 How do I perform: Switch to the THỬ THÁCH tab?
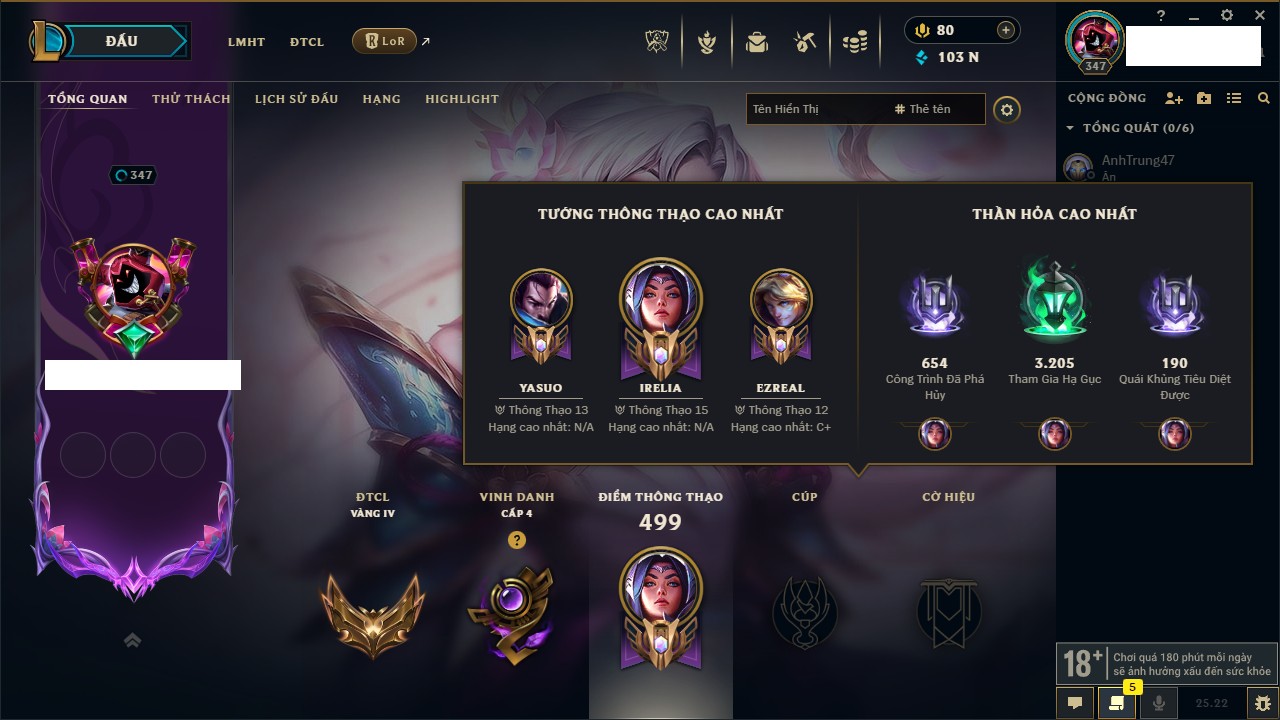point(191,99)
